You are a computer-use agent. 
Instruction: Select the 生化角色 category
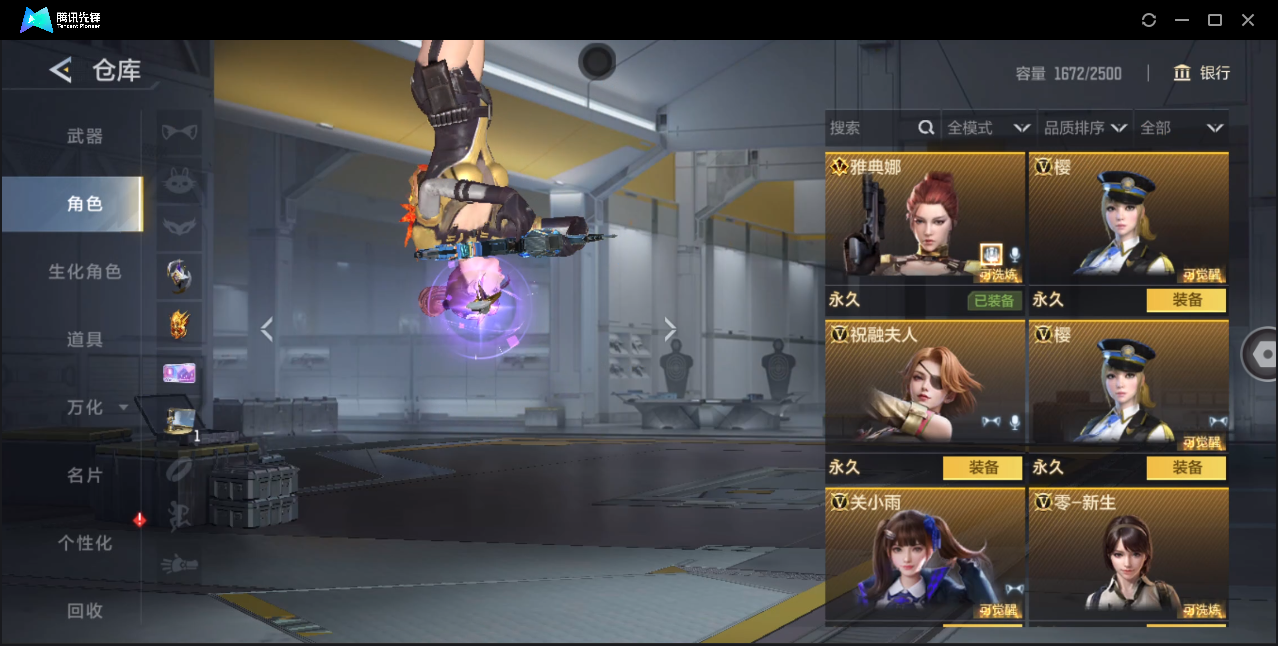(x=84, y=272)
